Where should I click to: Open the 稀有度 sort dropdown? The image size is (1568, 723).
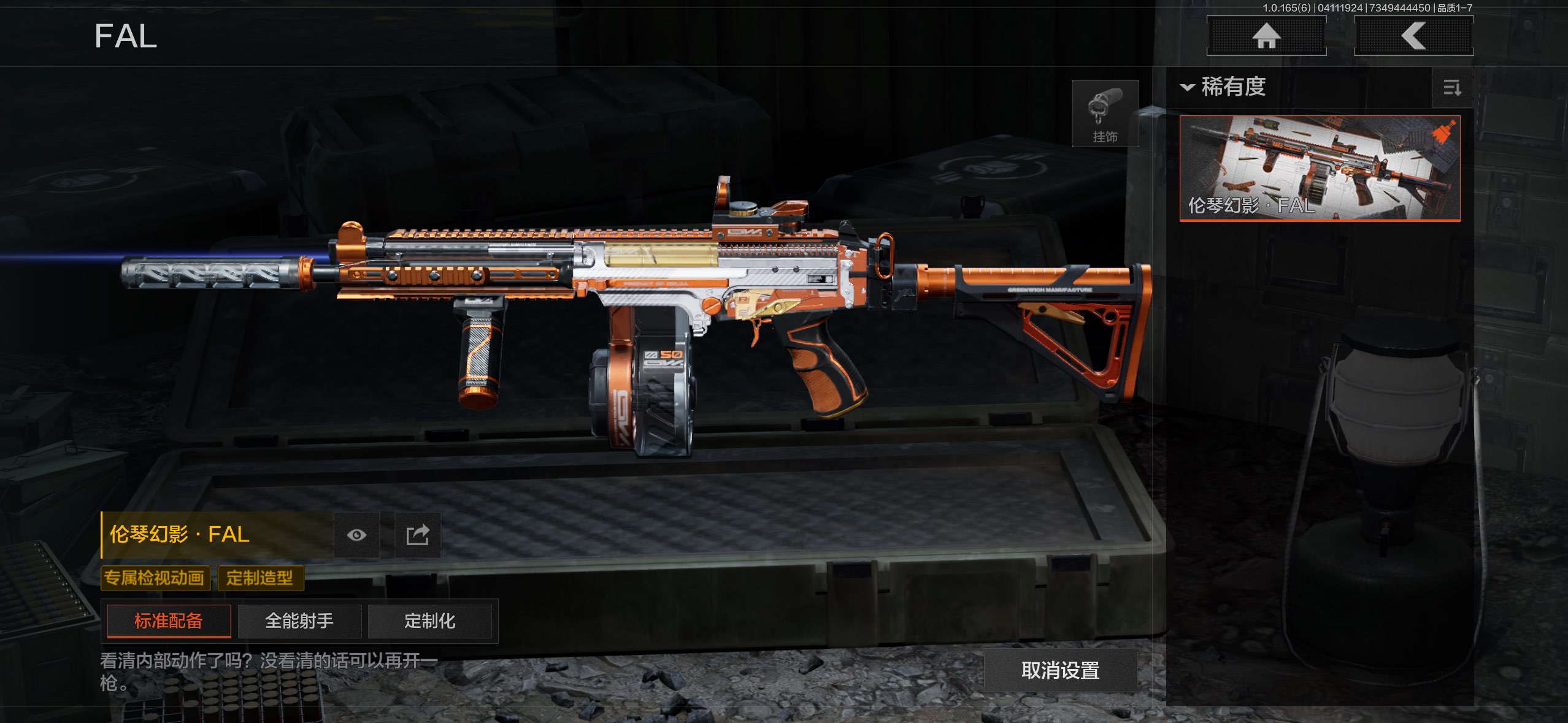pyautogui.click(x=1223, y=87)
